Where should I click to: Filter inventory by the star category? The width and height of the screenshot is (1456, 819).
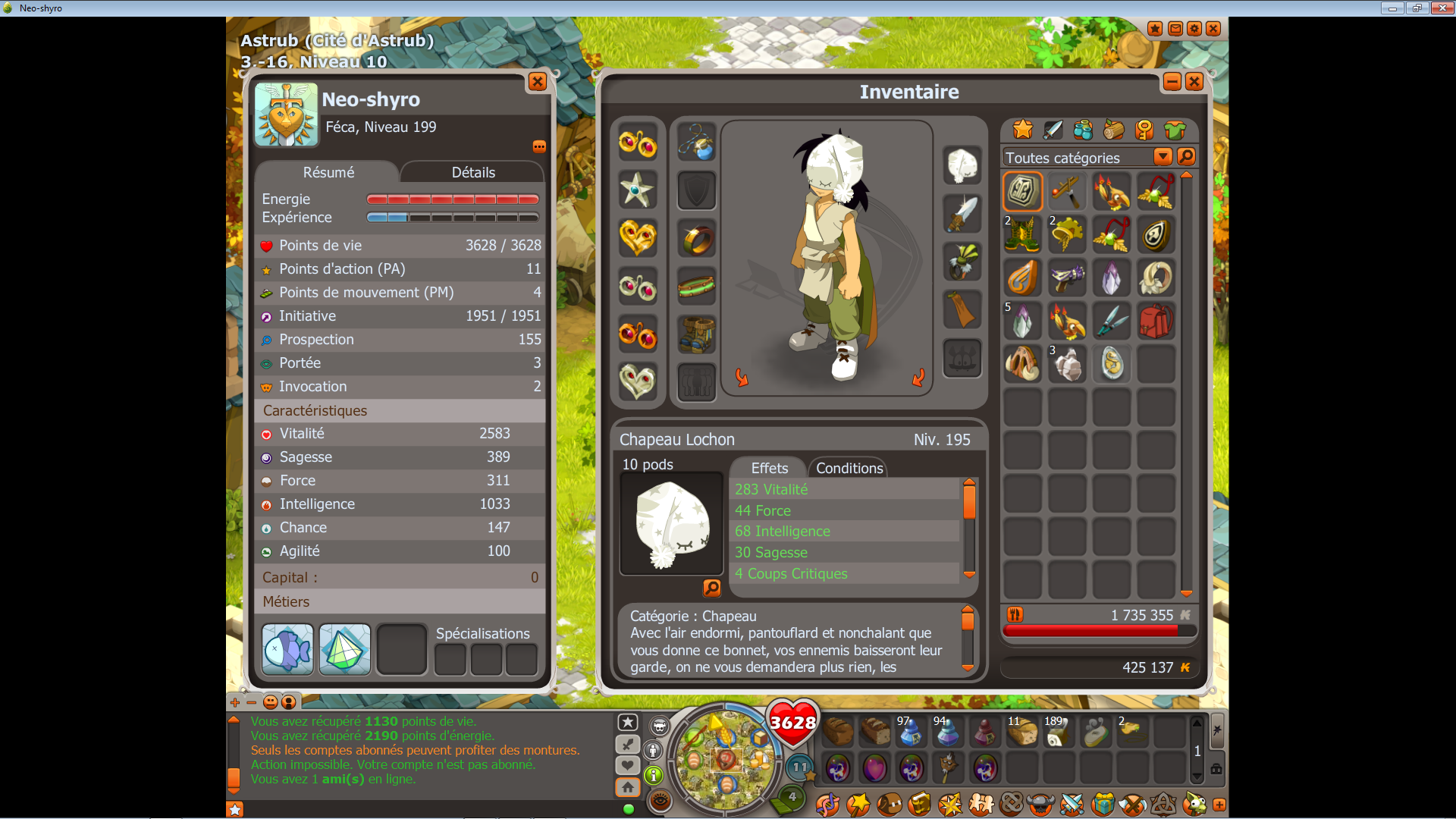tap(1022, 130)
